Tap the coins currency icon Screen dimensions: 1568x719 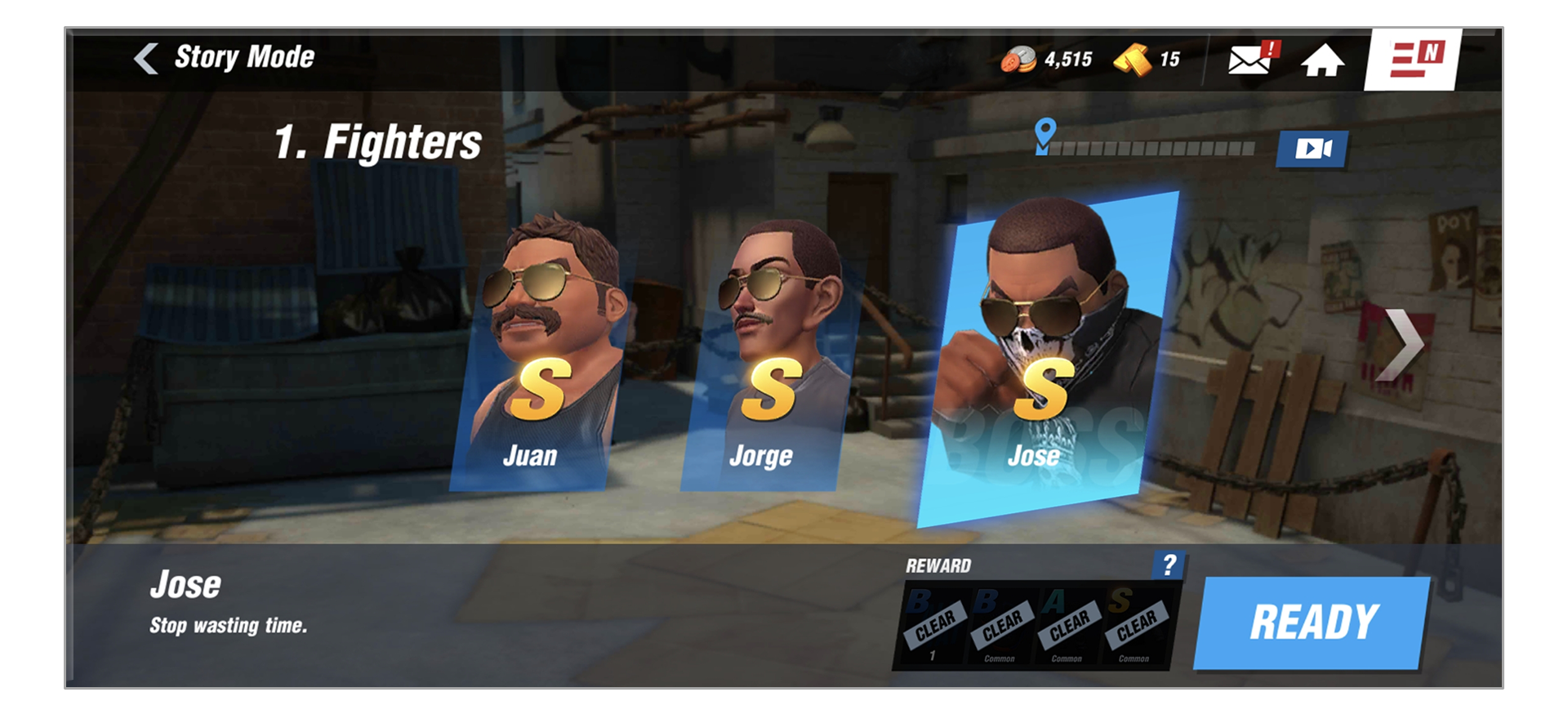tap(1018, 60)
